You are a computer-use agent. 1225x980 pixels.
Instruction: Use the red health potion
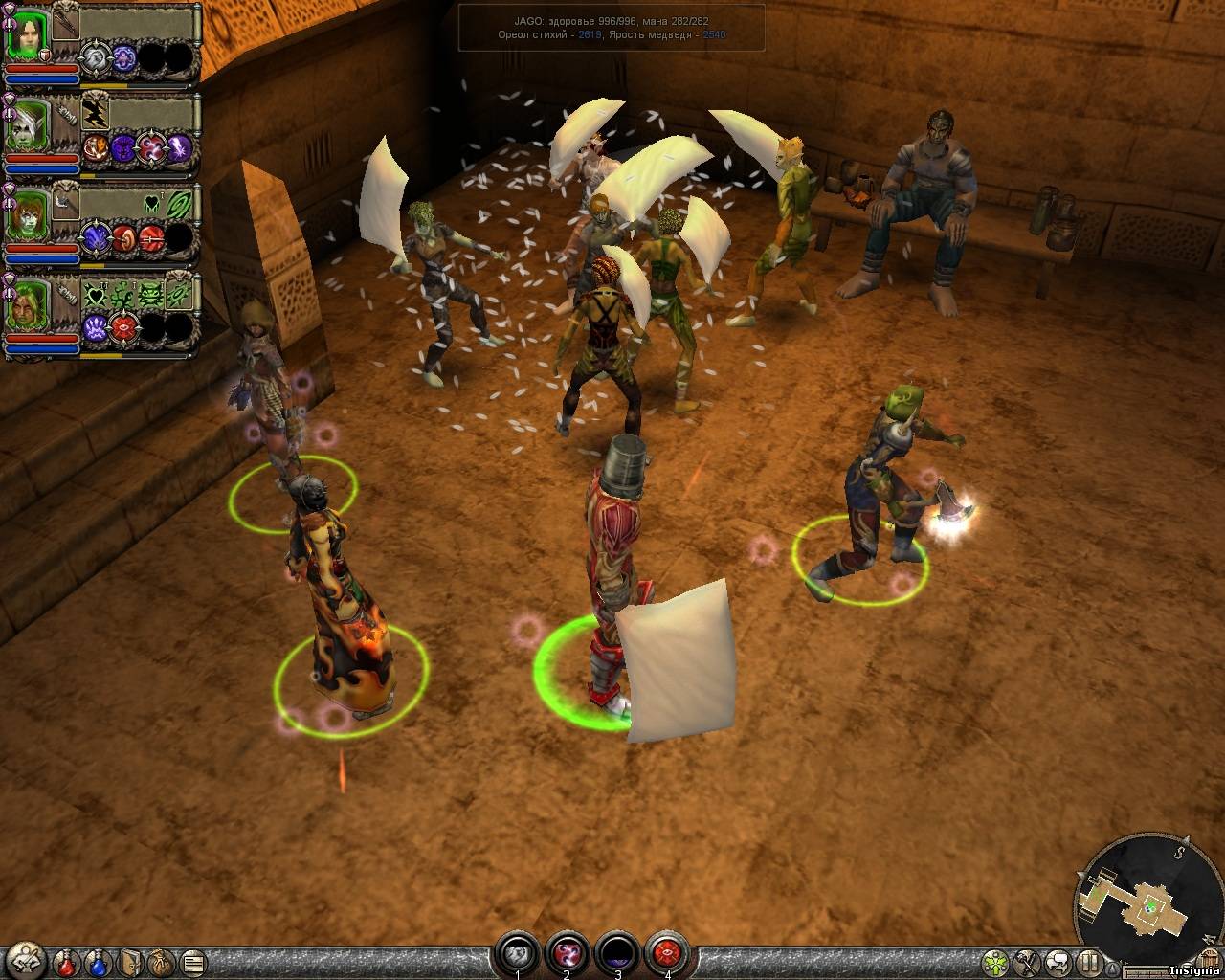[x=67, y=960]
